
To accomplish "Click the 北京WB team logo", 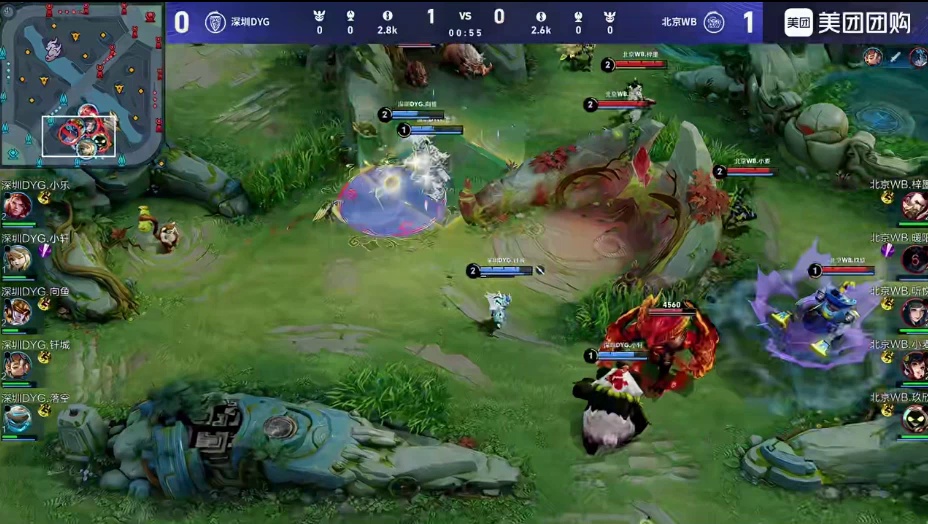I will pyautogui.click(x=713, y=22).
